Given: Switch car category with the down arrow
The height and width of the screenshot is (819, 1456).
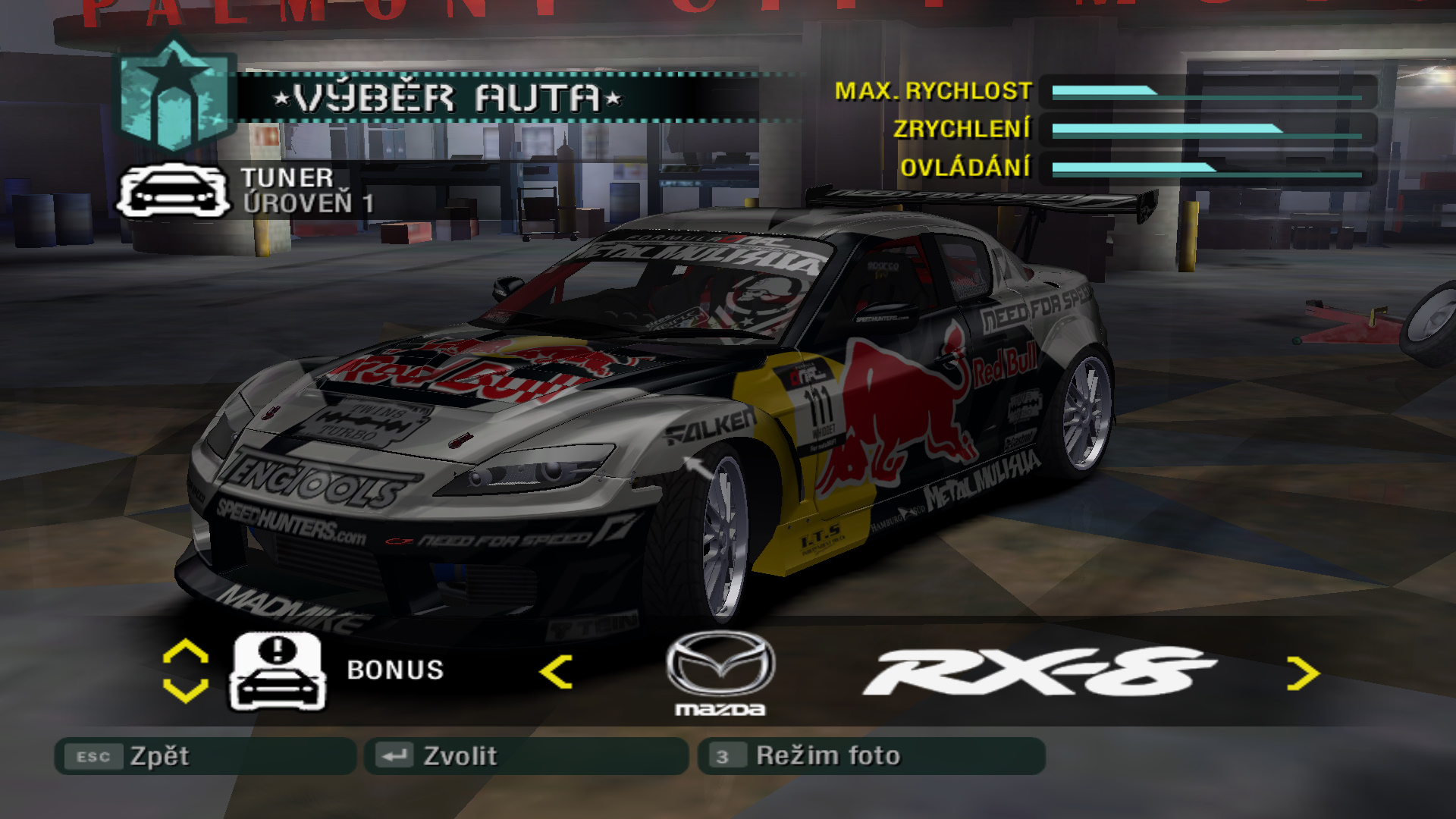Looking at the screenshot, I should point(186,691).
